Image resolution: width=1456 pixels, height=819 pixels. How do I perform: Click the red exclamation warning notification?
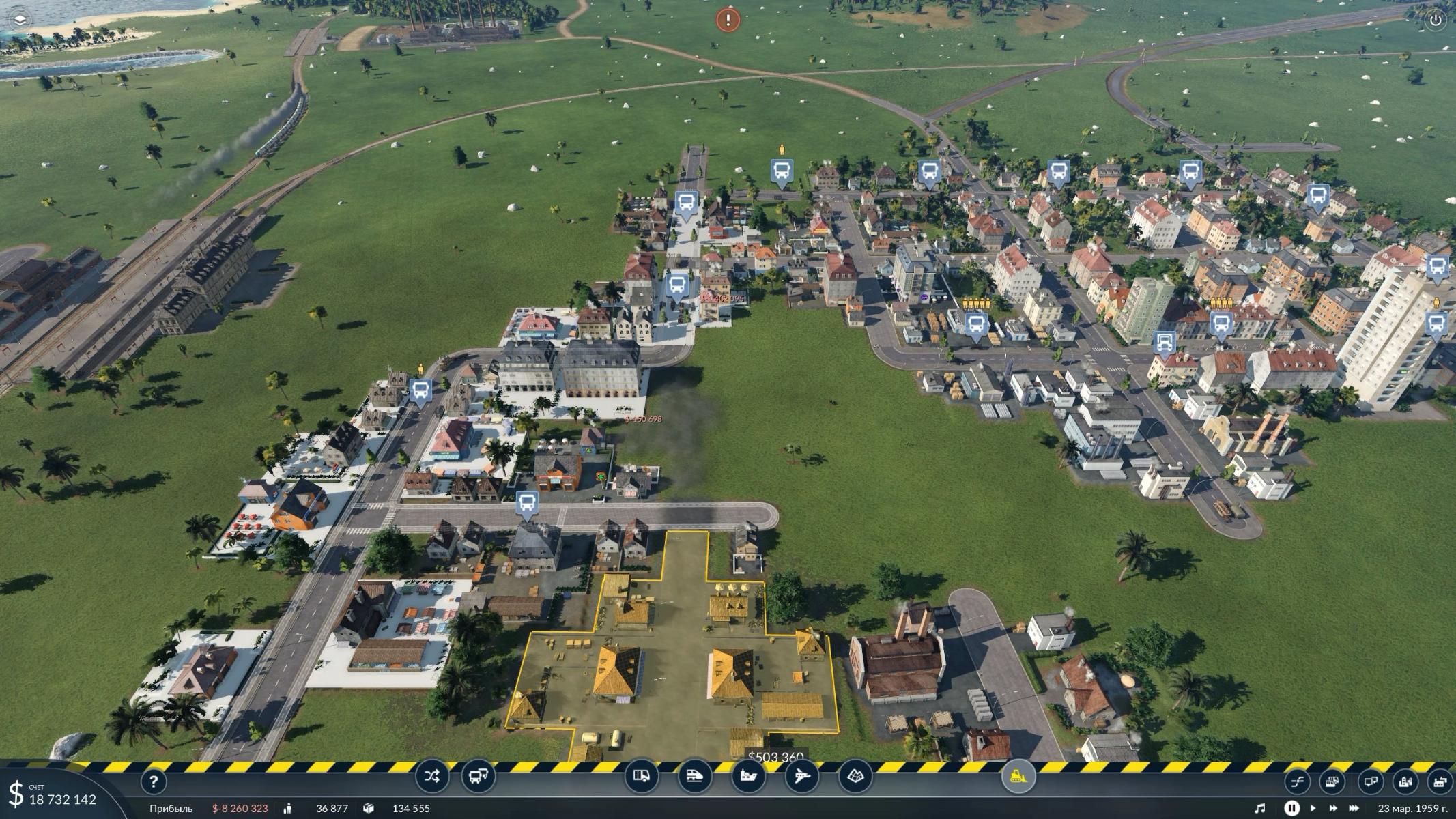[728, 20]
